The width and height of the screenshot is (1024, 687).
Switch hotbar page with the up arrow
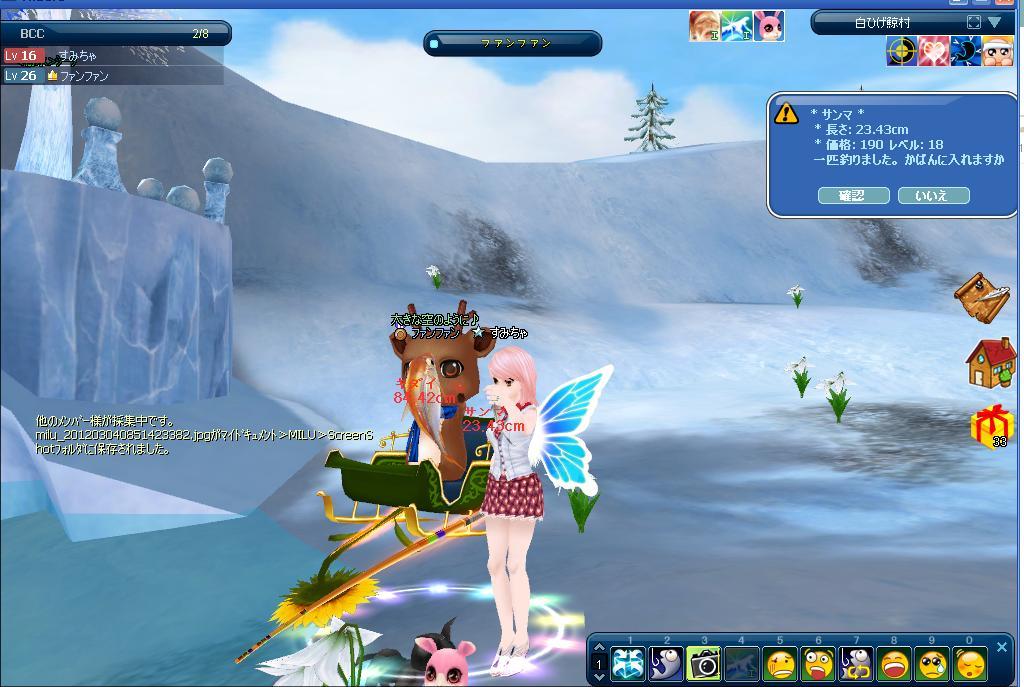point(598,647)
